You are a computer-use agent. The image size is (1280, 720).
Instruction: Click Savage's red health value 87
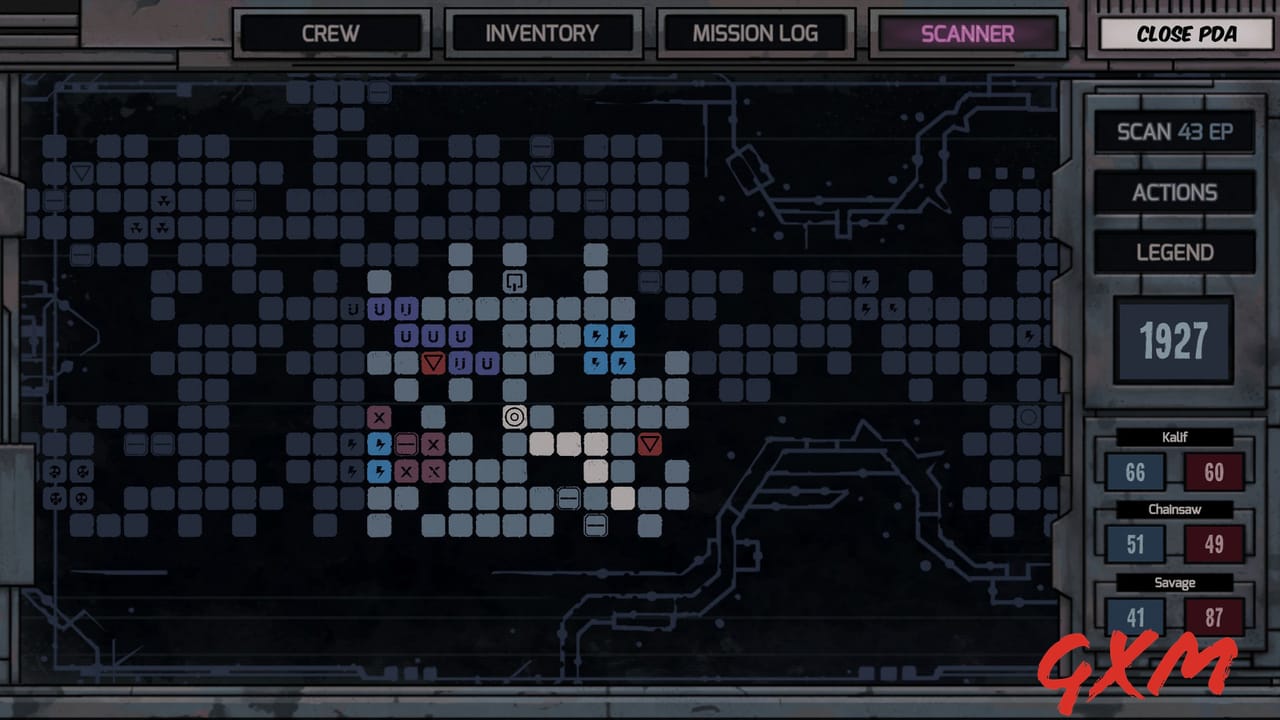coord(1213,617)
